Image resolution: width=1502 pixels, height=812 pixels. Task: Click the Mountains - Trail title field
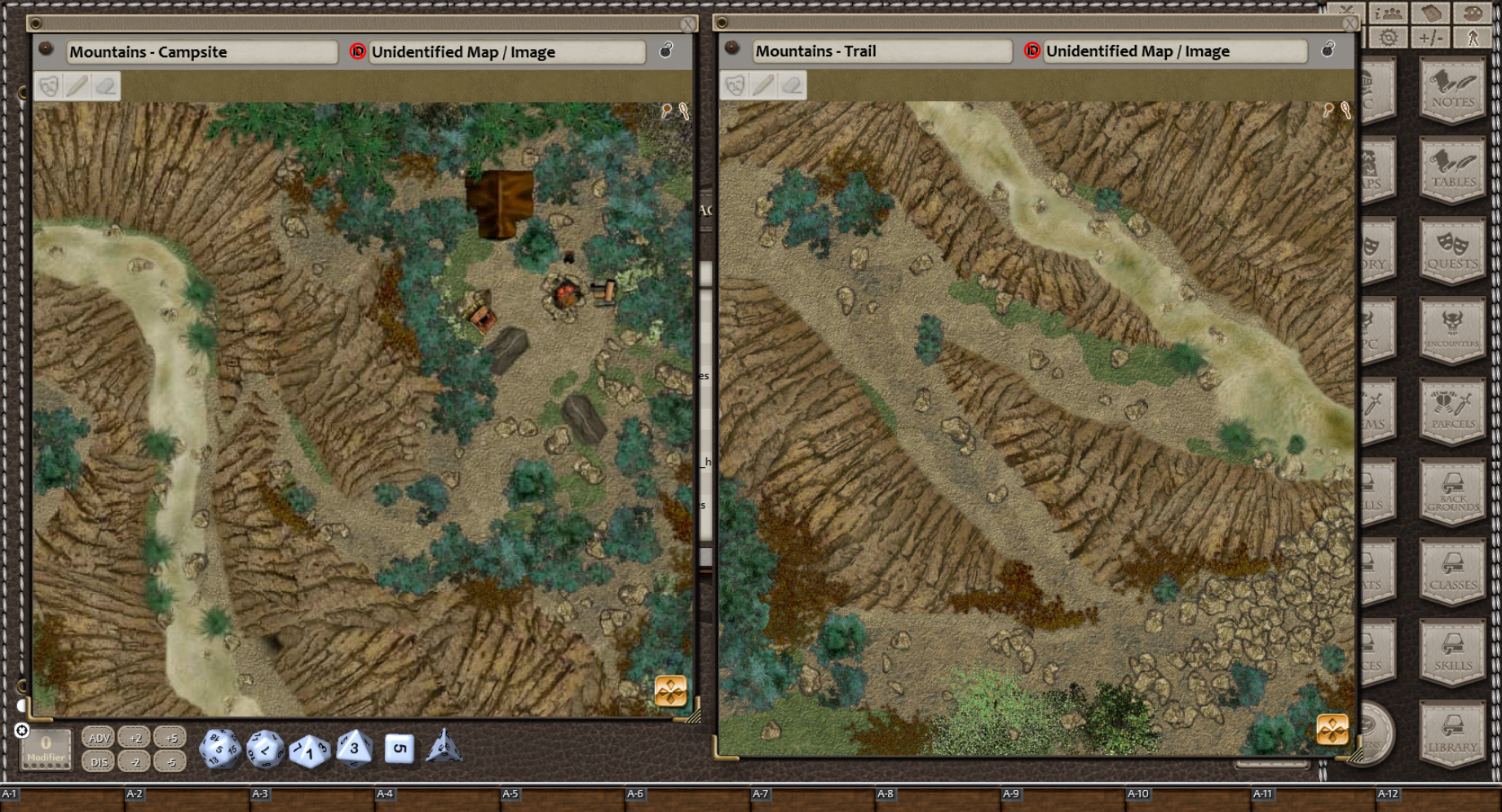(x=883, y=51)
